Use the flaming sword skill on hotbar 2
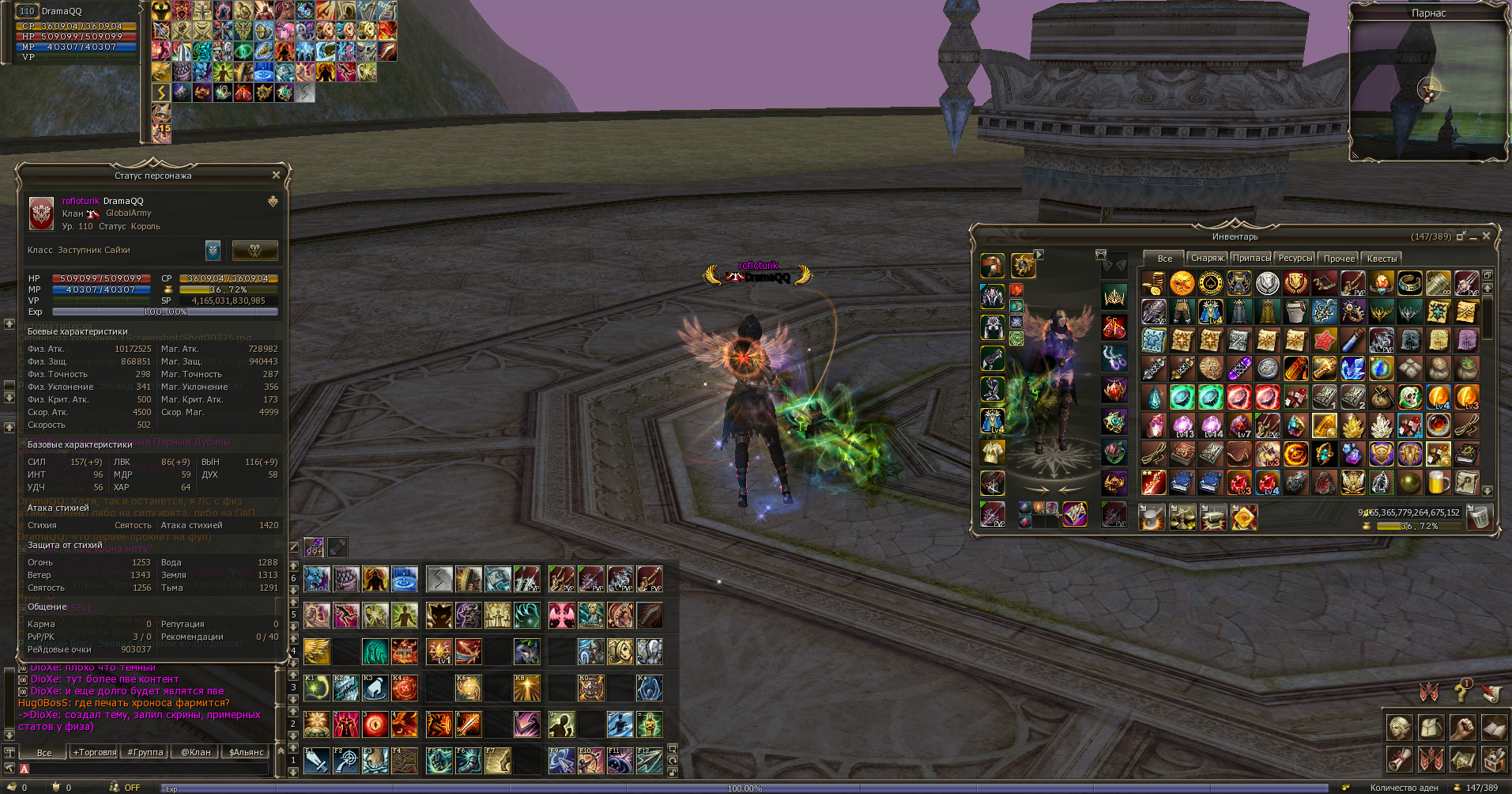Image resolution: width=1512 pixels, height=794 pixels. click(x=468, y=724)
